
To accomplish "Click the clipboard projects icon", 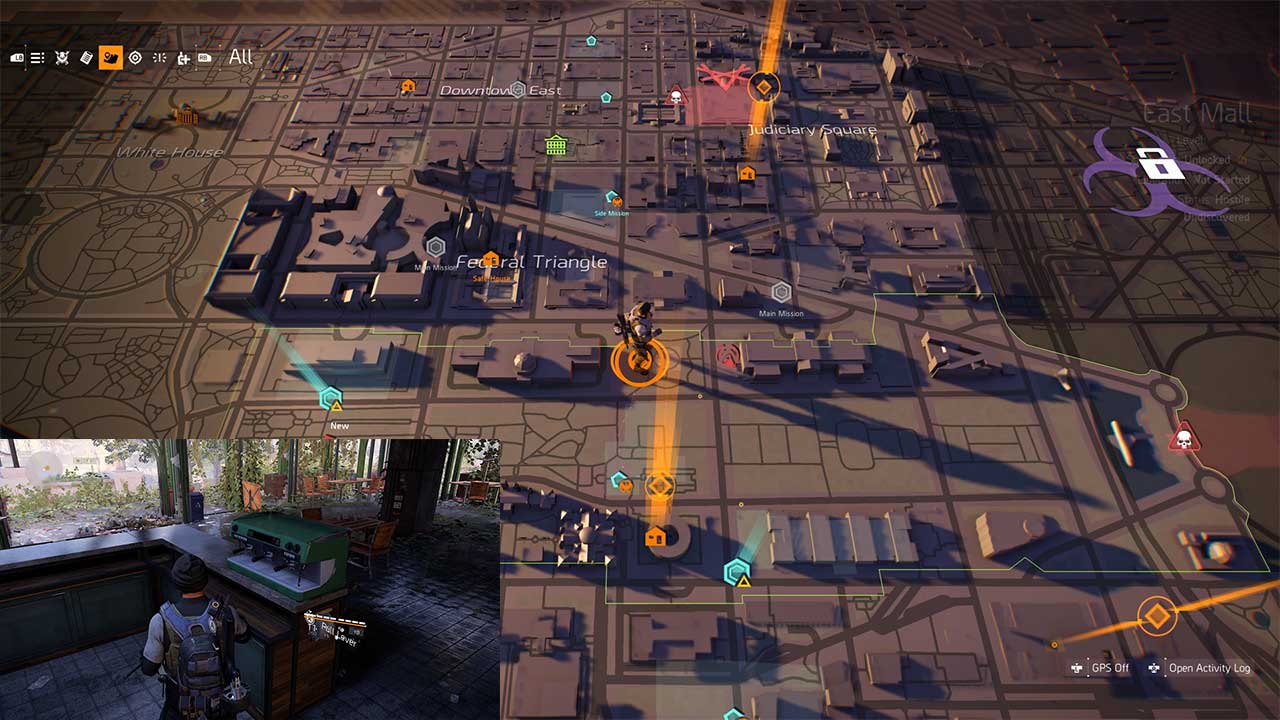I will click(87, 57).
